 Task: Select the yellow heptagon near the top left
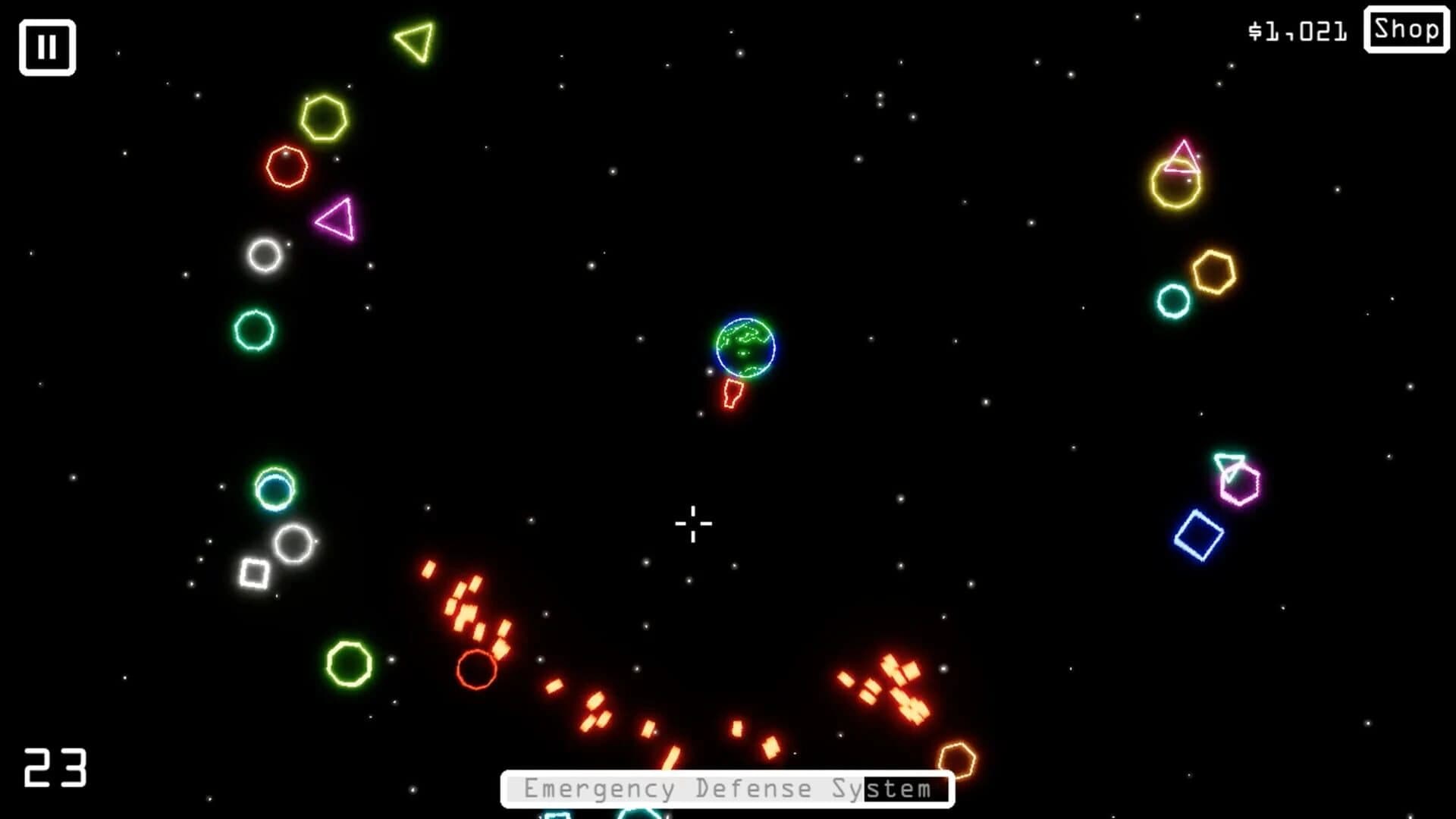[x=326, y=115]
